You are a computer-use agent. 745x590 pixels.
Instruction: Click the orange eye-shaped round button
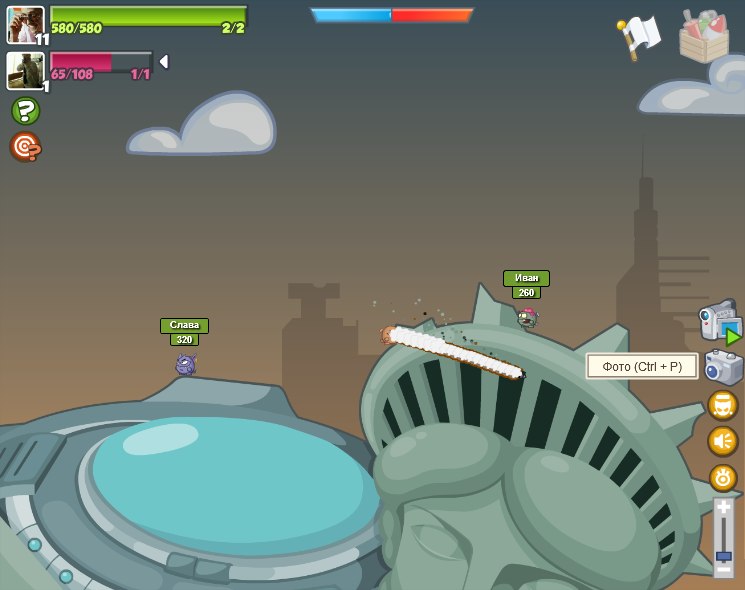(x=722, y=477)
